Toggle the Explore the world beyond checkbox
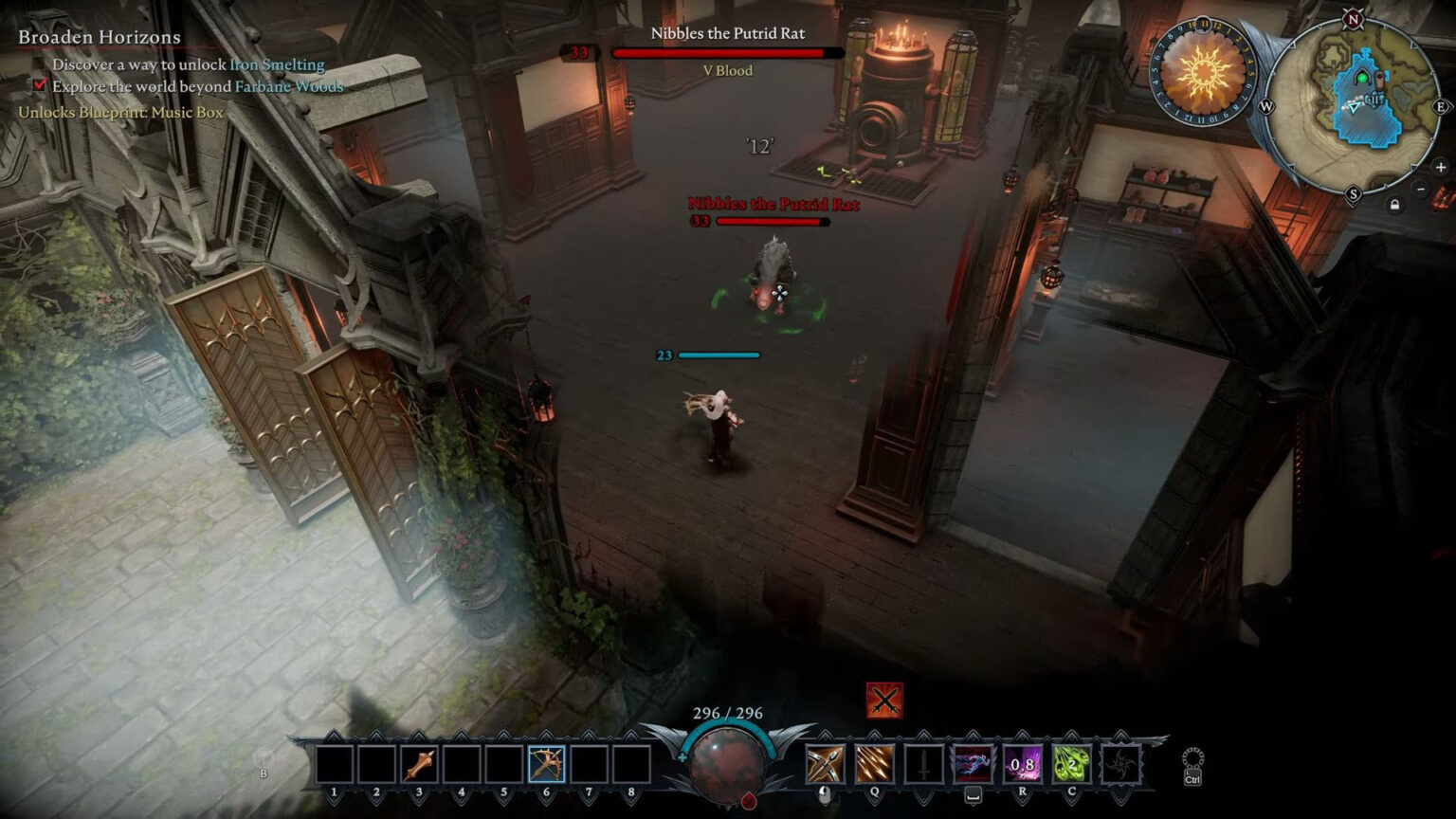The height and width of the screenshot is (819, 1456). click(39, 86)
